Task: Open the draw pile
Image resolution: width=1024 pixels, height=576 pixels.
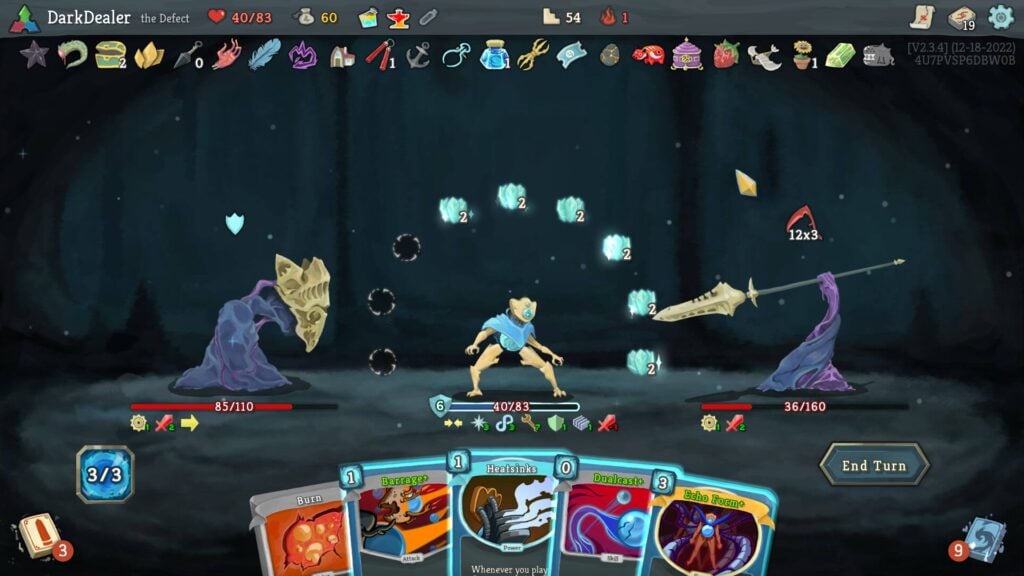Action: tap(40, 537)
